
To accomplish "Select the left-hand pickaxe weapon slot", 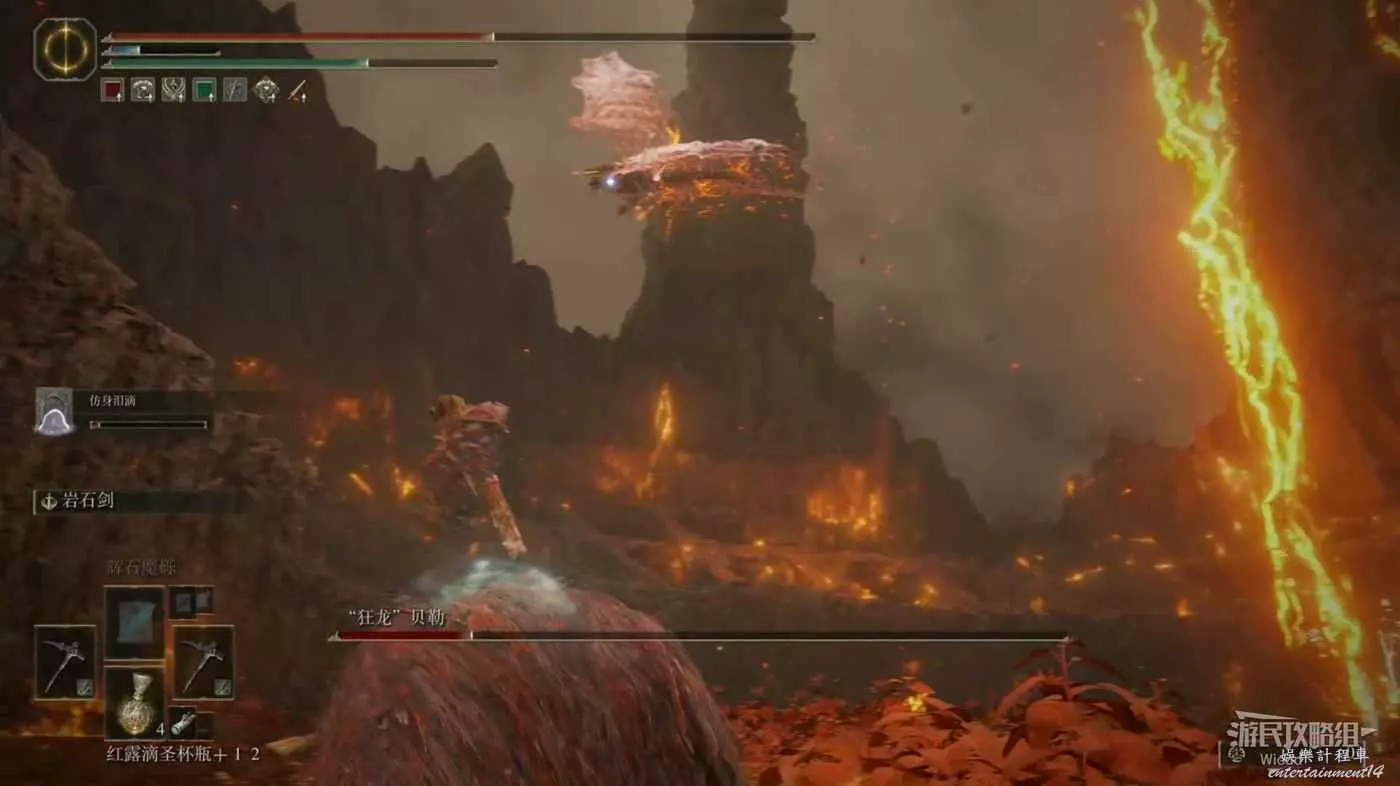I will 65,661.
